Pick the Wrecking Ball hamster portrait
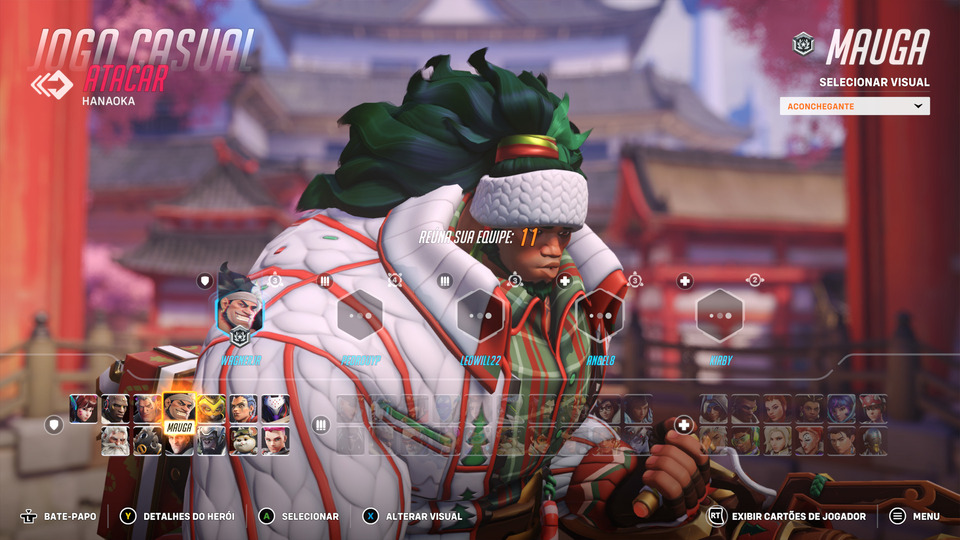The width and height of the screenshot is (960, 540). (243, 441)
